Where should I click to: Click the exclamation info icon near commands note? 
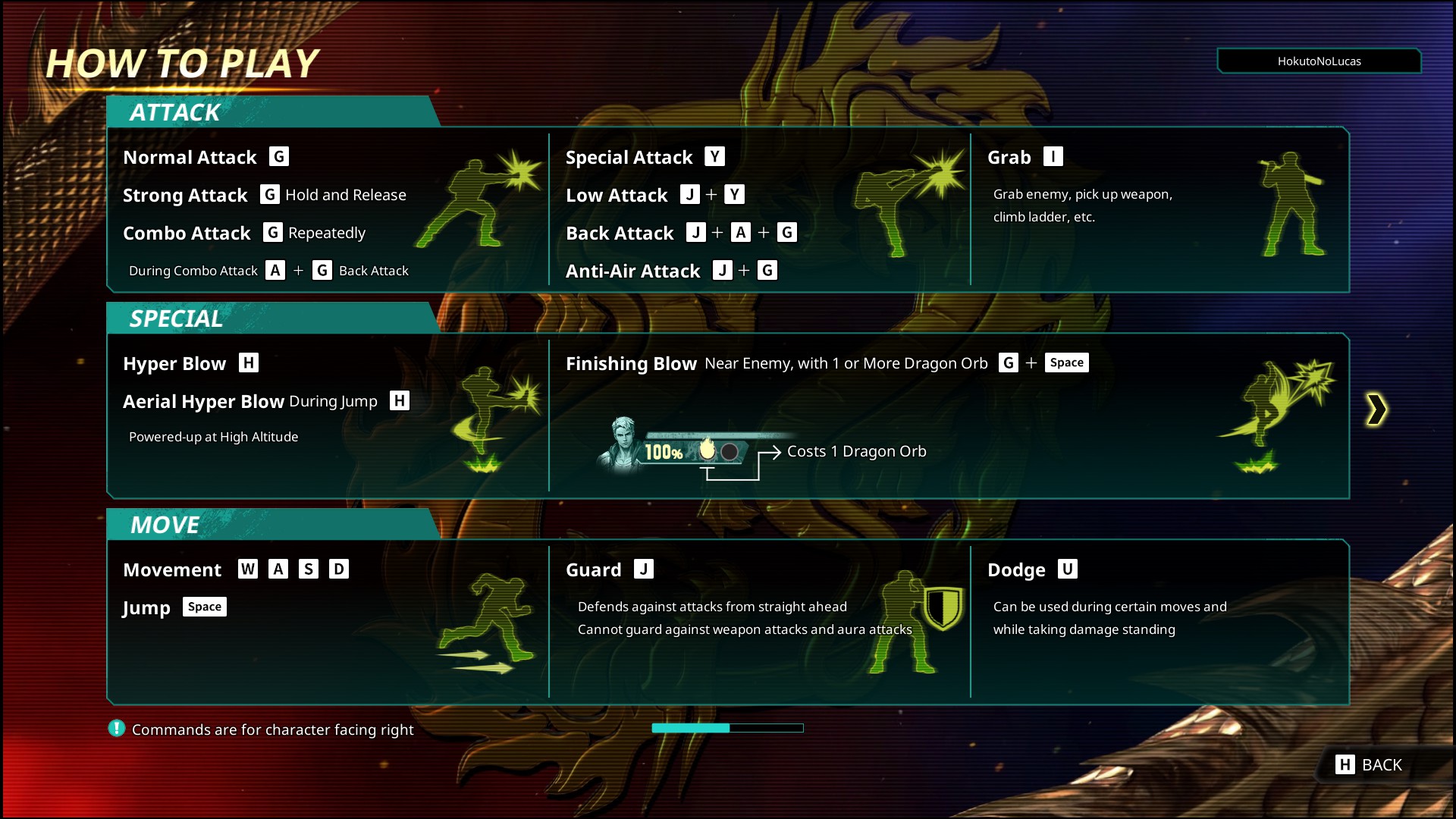pos(115,729)
